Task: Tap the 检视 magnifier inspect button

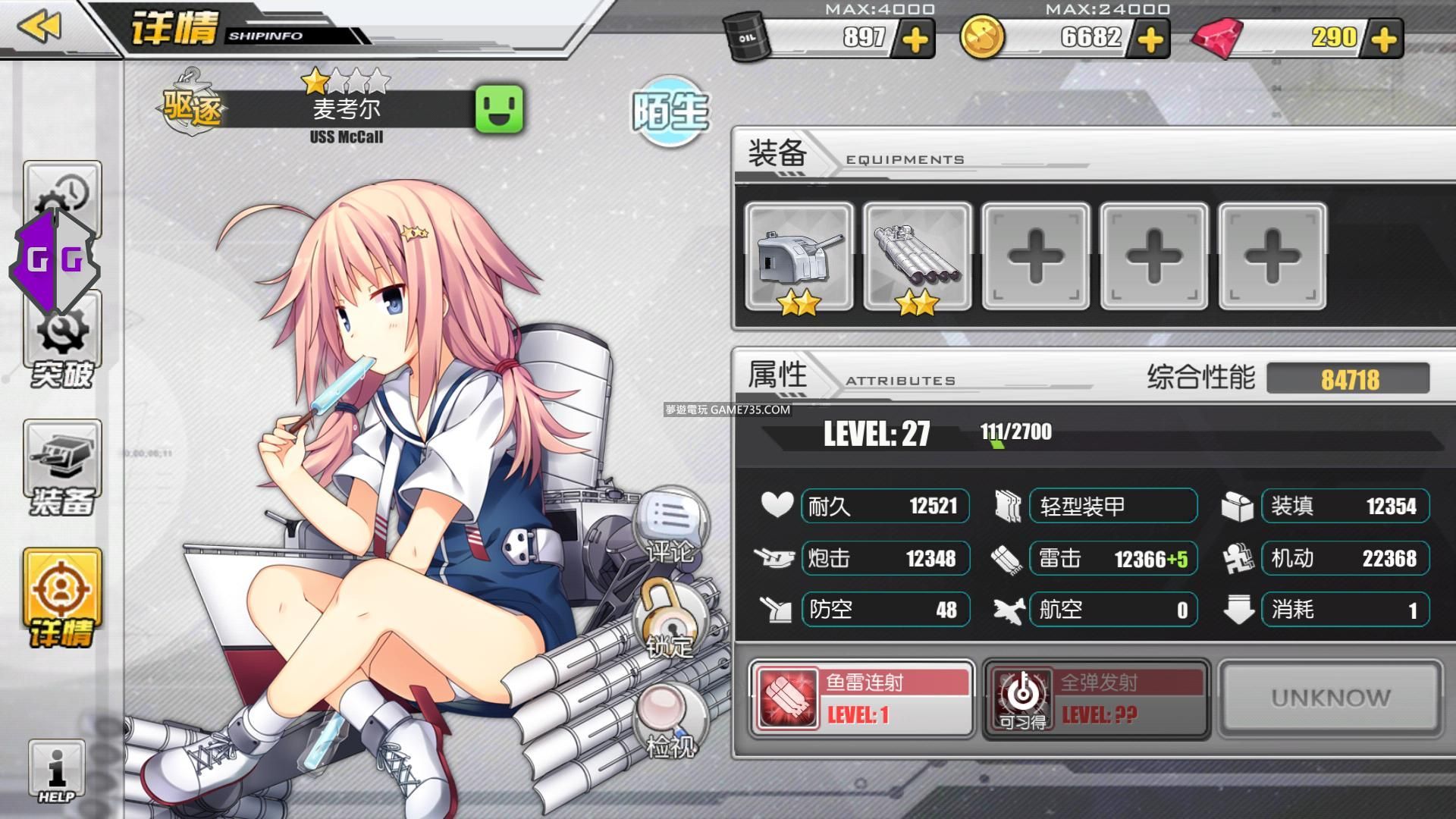Action: 669,720
